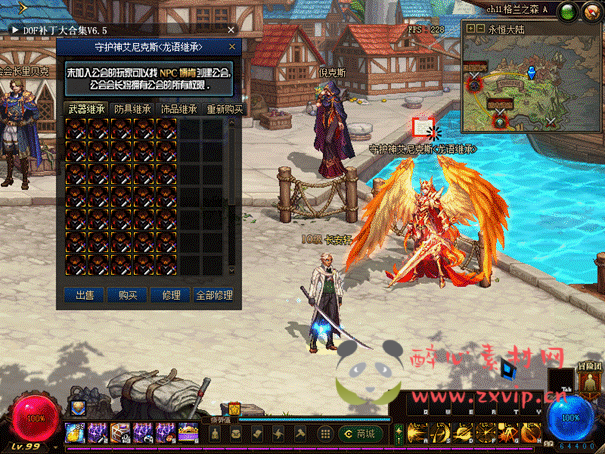Click the 出售 sell button
Image resolution: width=605 pixels, height=454 pixels.
click(84, 295)
